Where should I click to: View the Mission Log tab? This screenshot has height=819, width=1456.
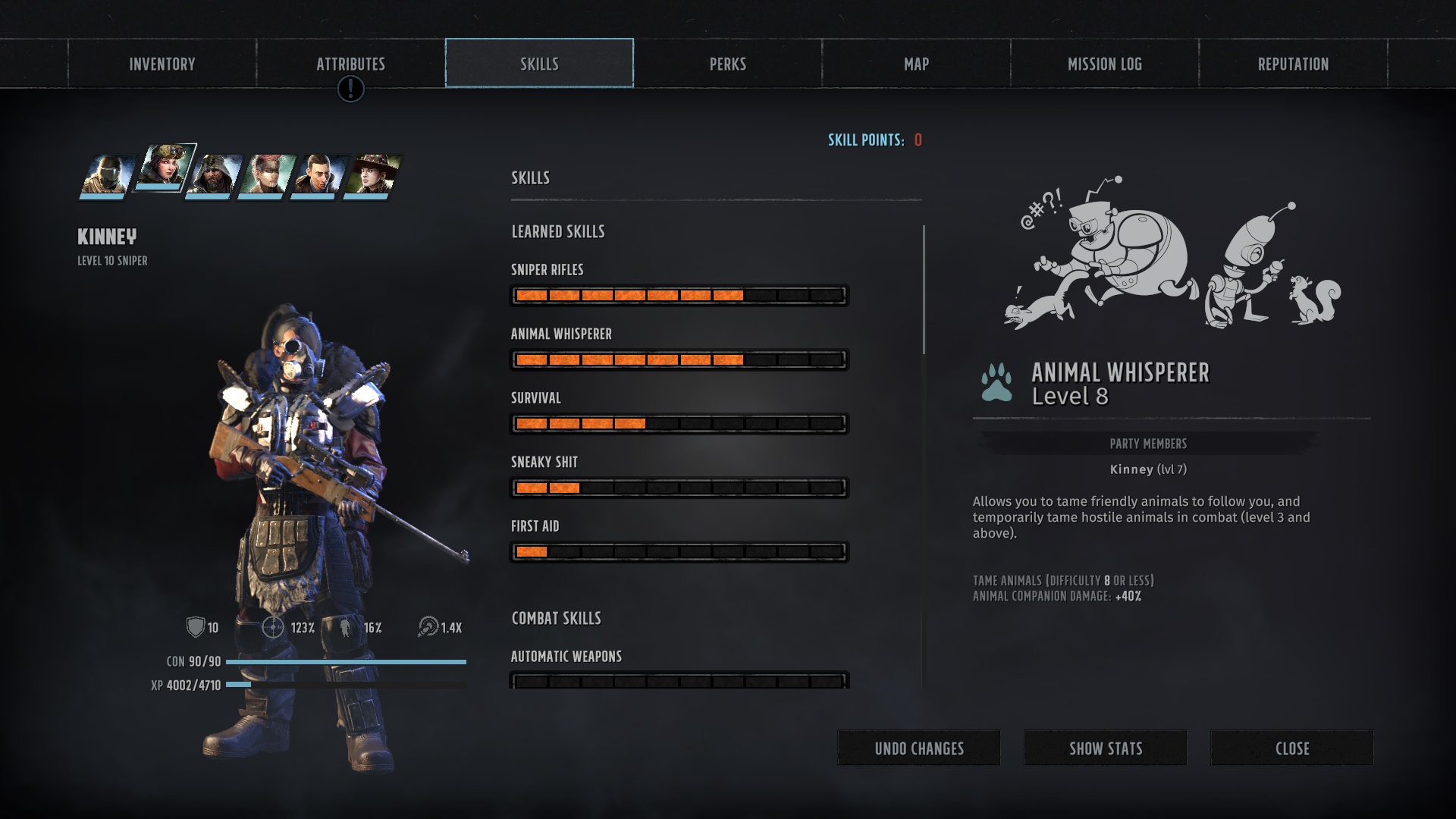point(1105,64)
